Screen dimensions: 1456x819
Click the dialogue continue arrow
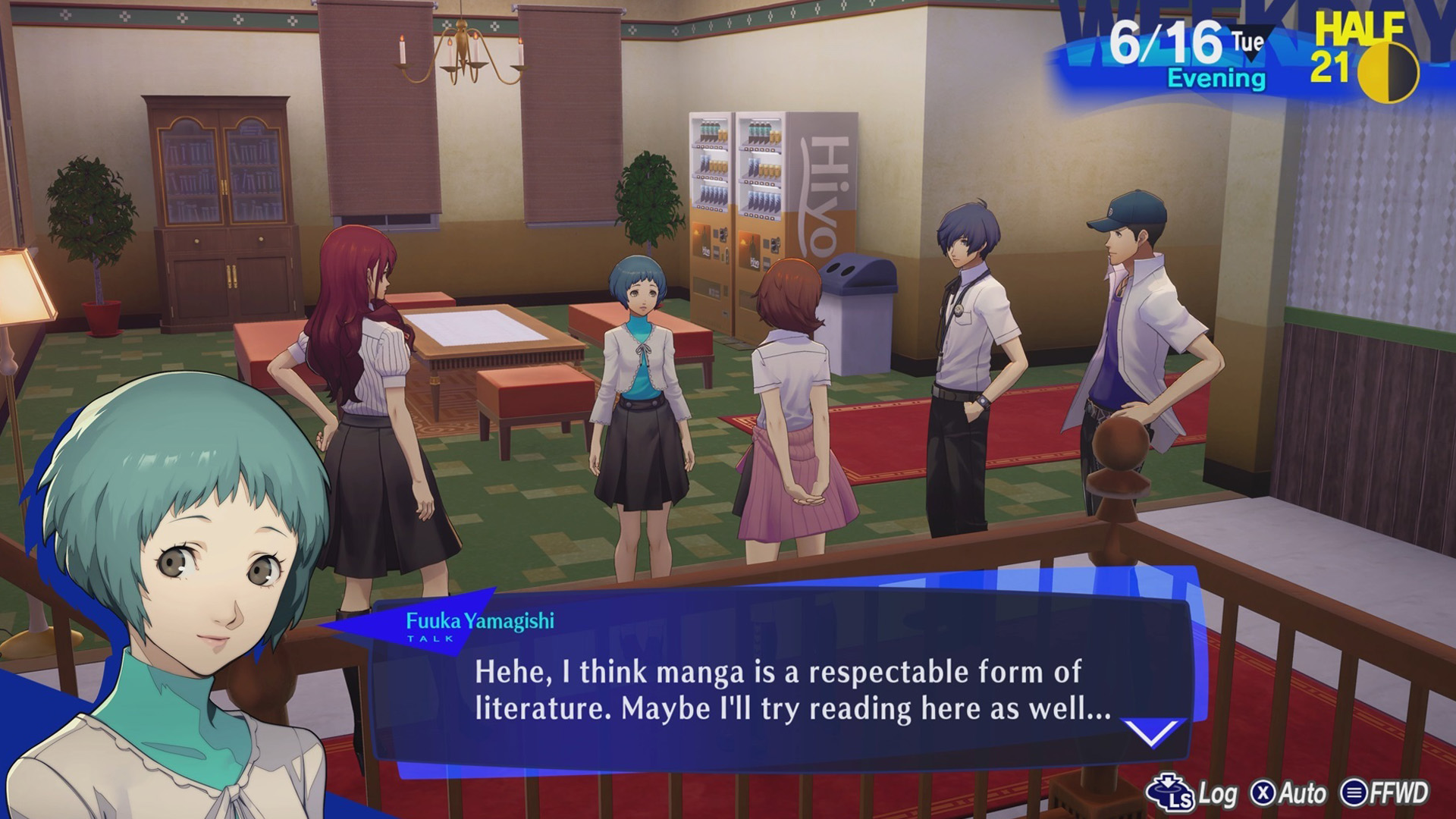tap(1151, 733)
